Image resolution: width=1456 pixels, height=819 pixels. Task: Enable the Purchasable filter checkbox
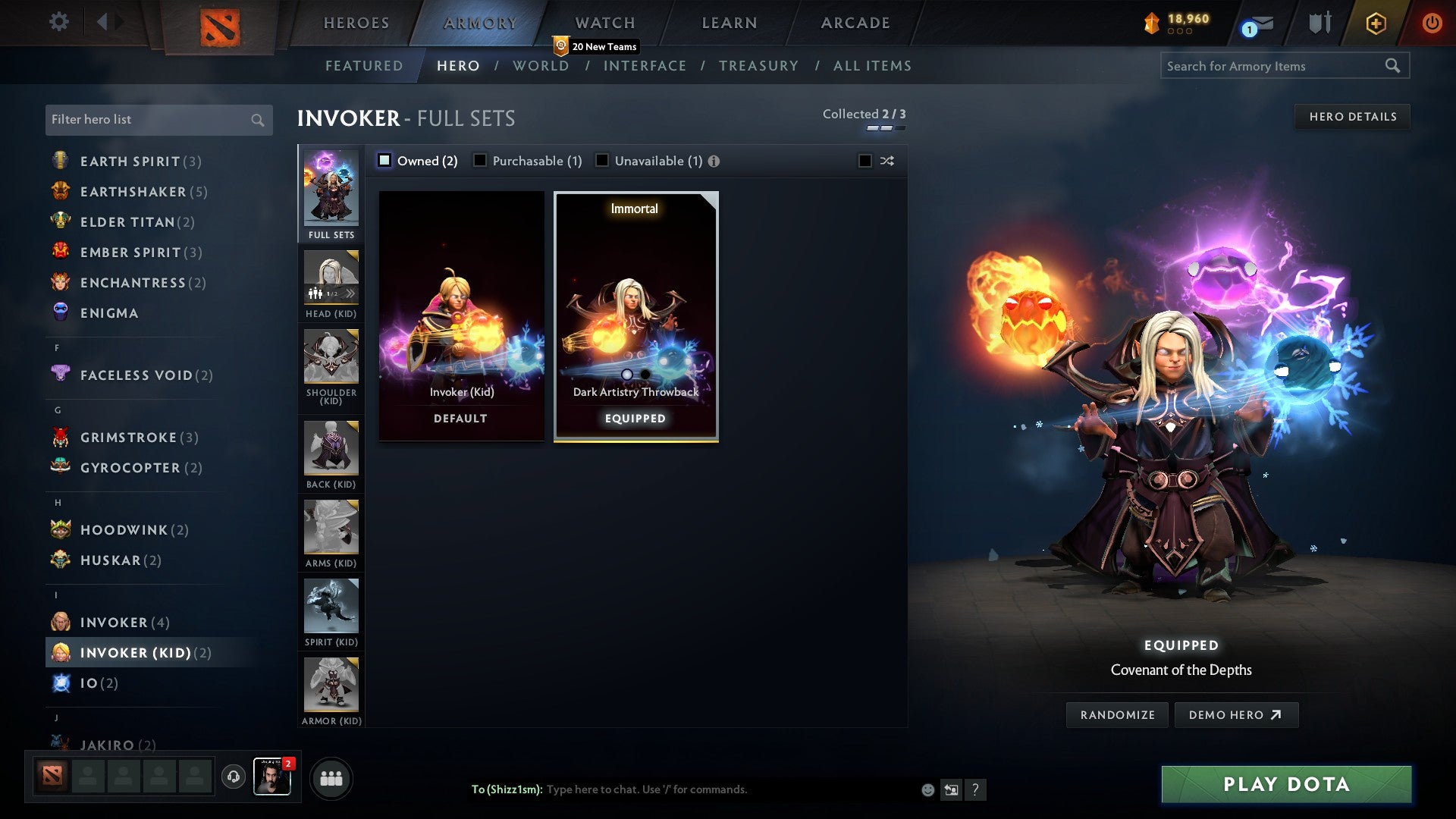(479, 160)
